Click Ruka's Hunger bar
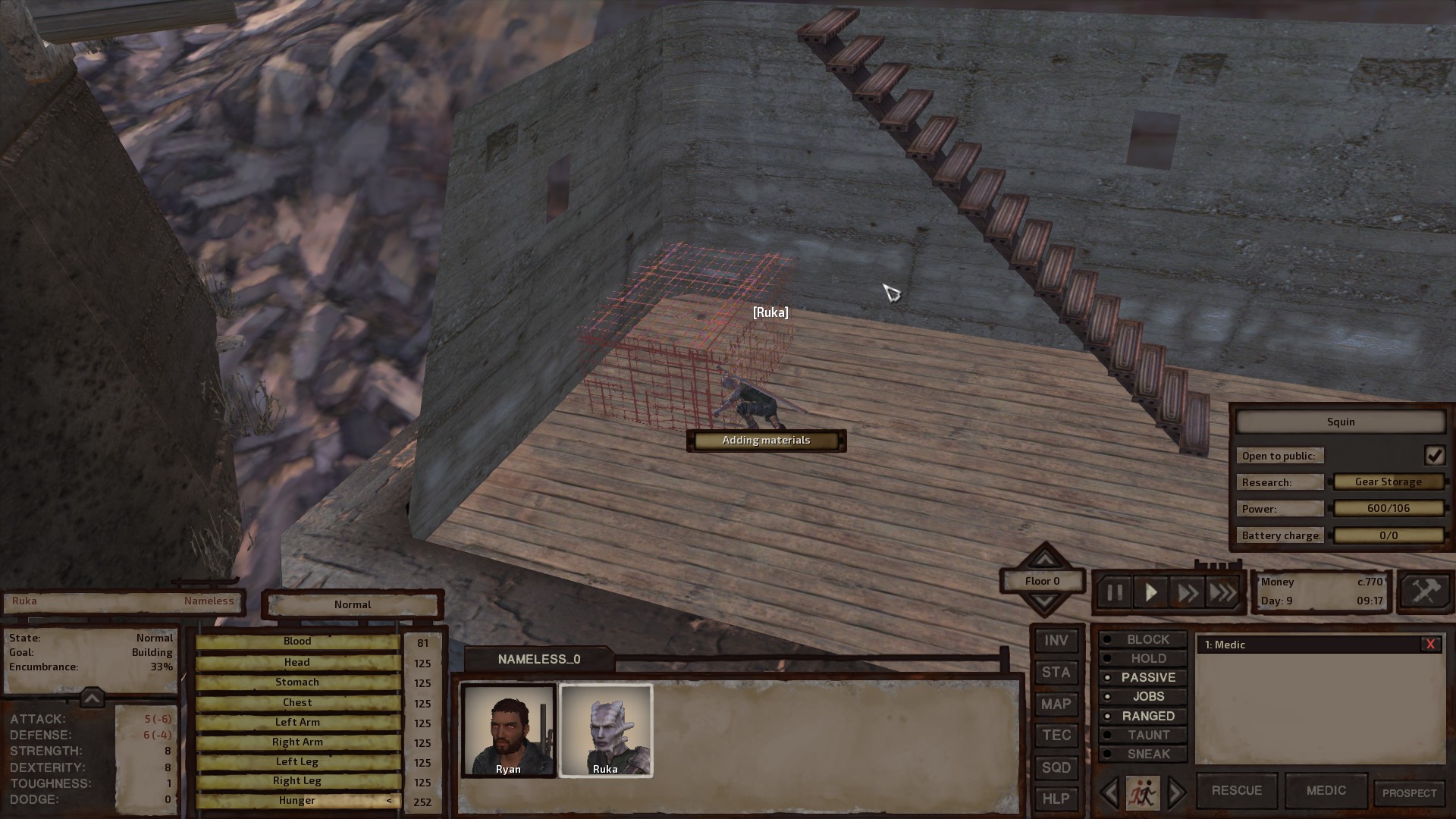The image size is (1456, 819). point(297,800)
